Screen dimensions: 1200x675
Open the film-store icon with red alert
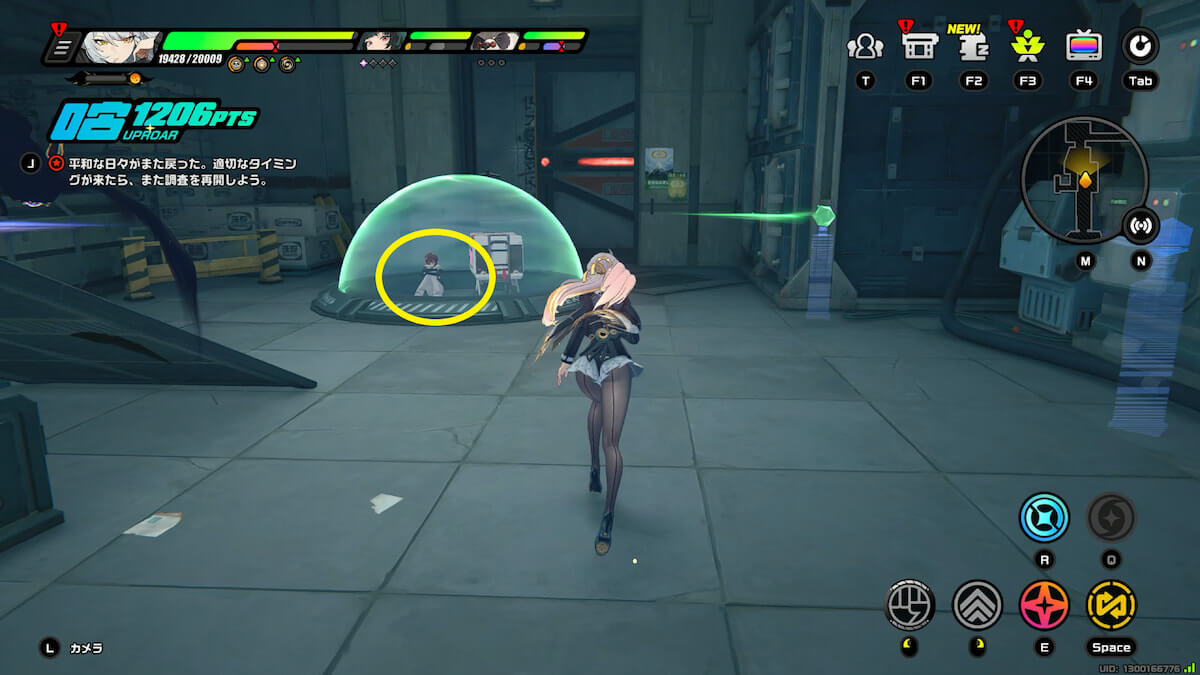tap(918, 46)
